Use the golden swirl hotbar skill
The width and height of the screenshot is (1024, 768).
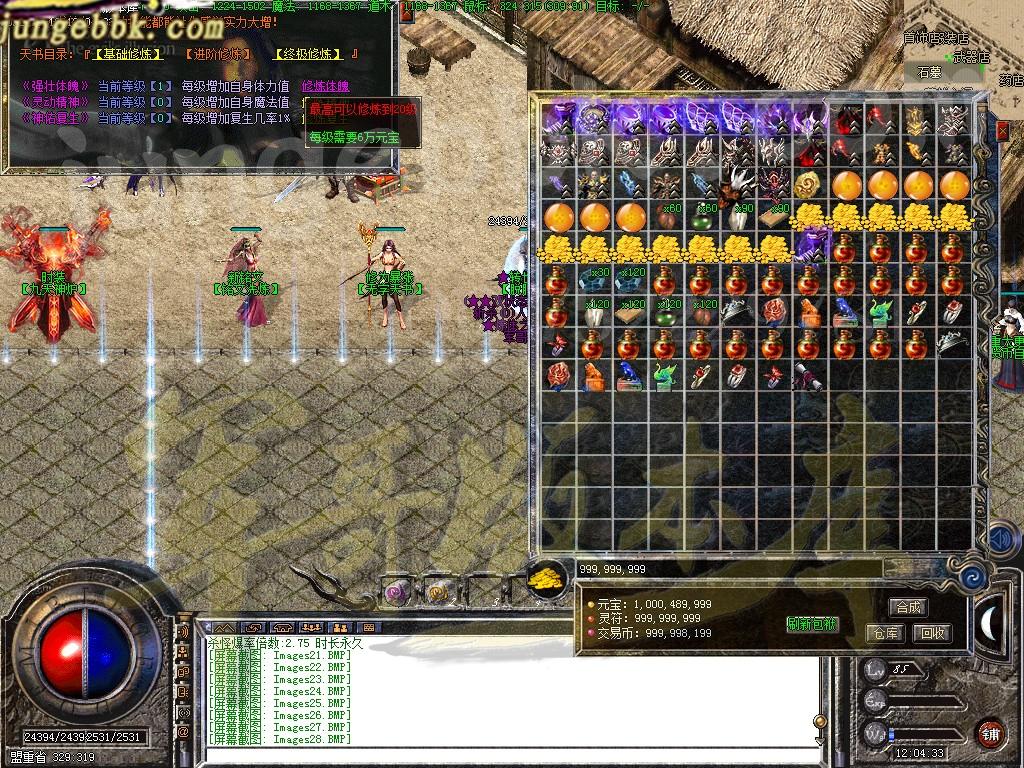(x=437, y=592)
